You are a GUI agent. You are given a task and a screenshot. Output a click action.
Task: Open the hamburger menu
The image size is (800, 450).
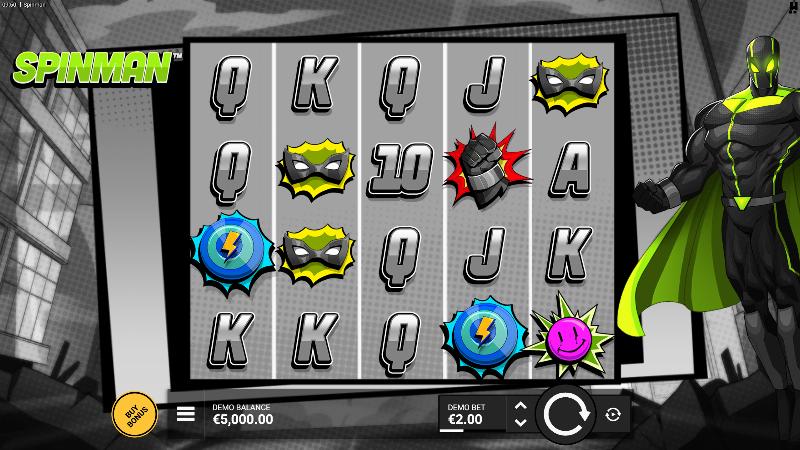[x=186, y=414]
